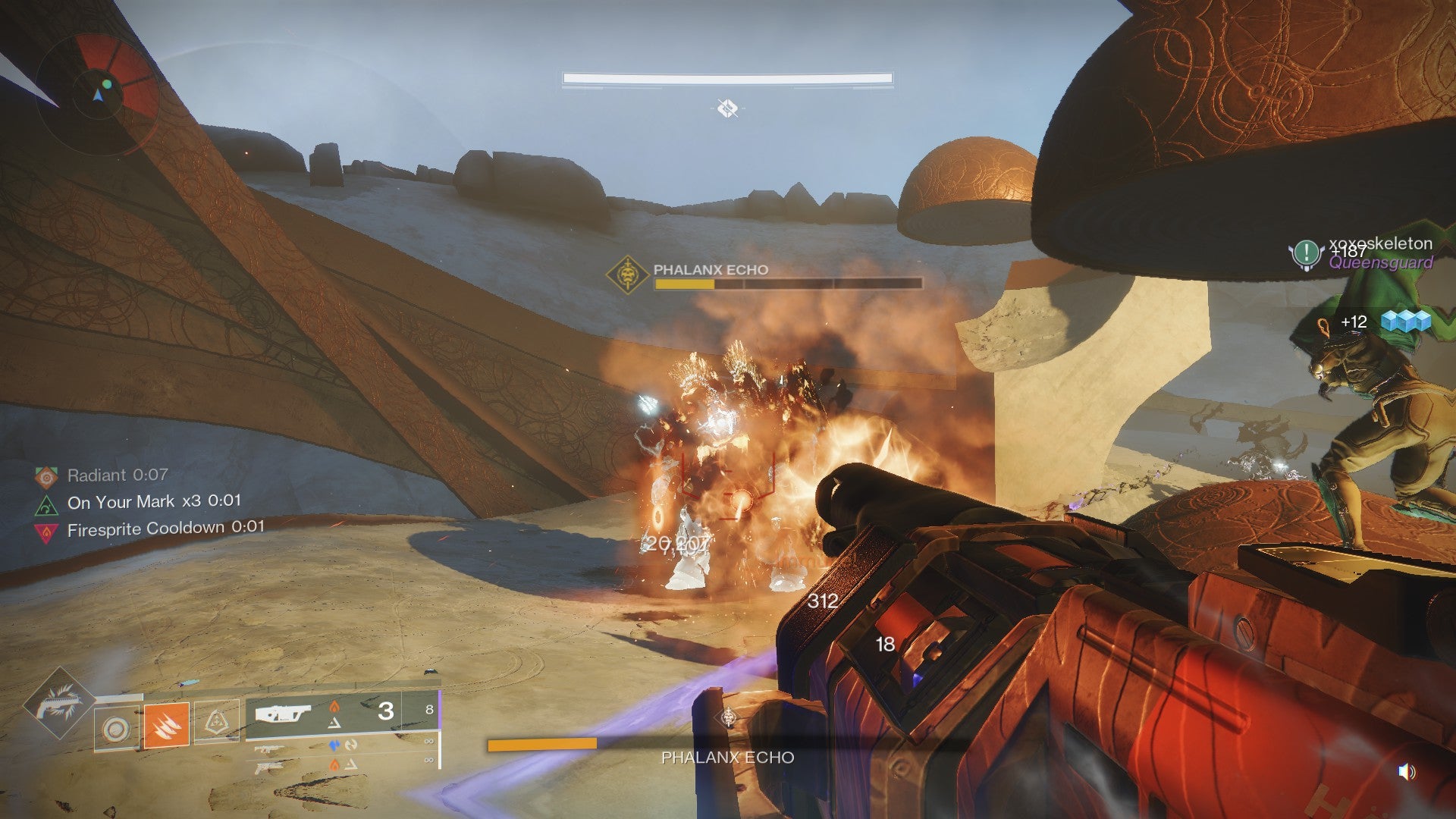Select the grenade ability slot

(116, 729)
